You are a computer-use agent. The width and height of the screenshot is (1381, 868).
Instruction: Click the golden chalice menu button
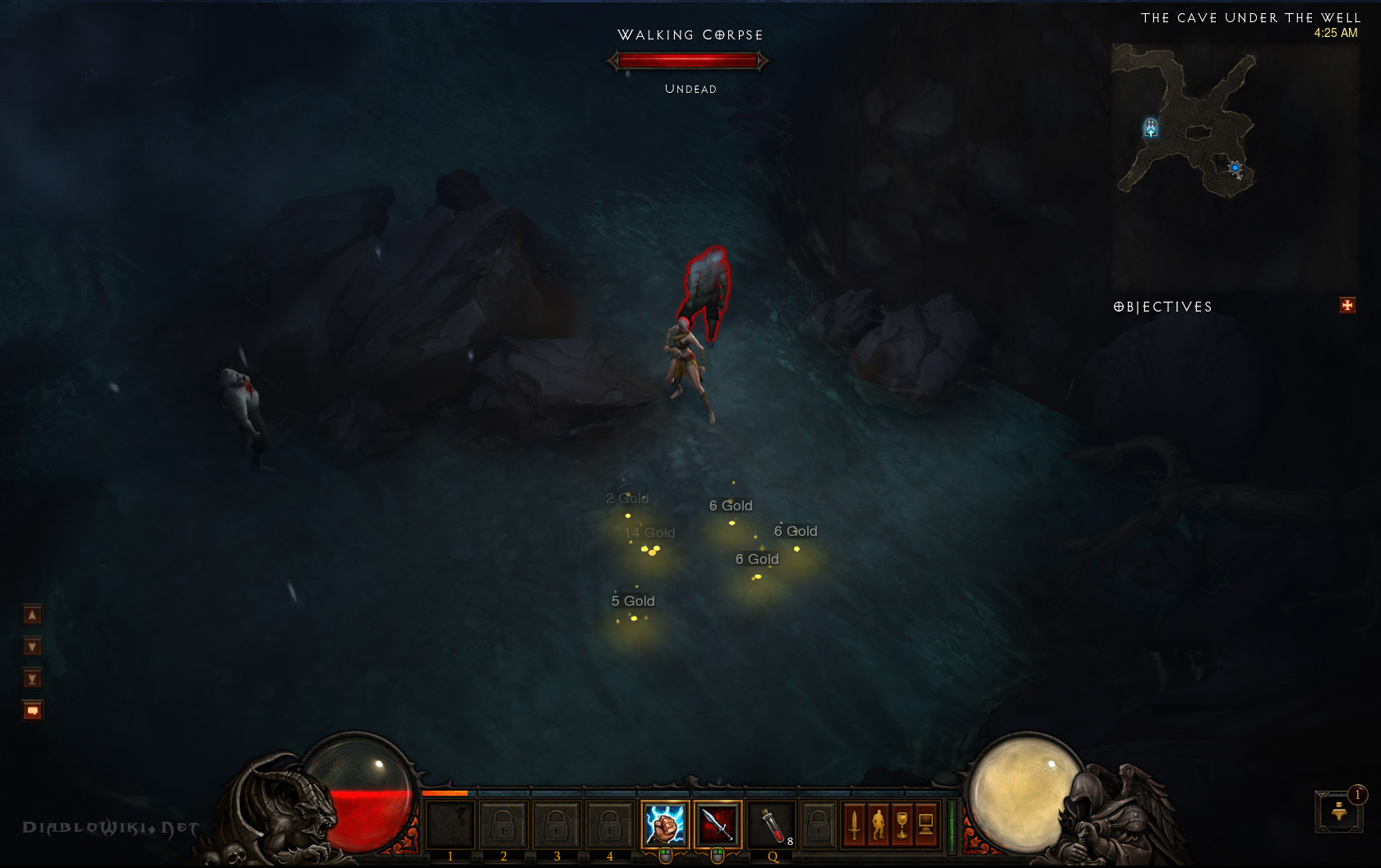(903, 824)
